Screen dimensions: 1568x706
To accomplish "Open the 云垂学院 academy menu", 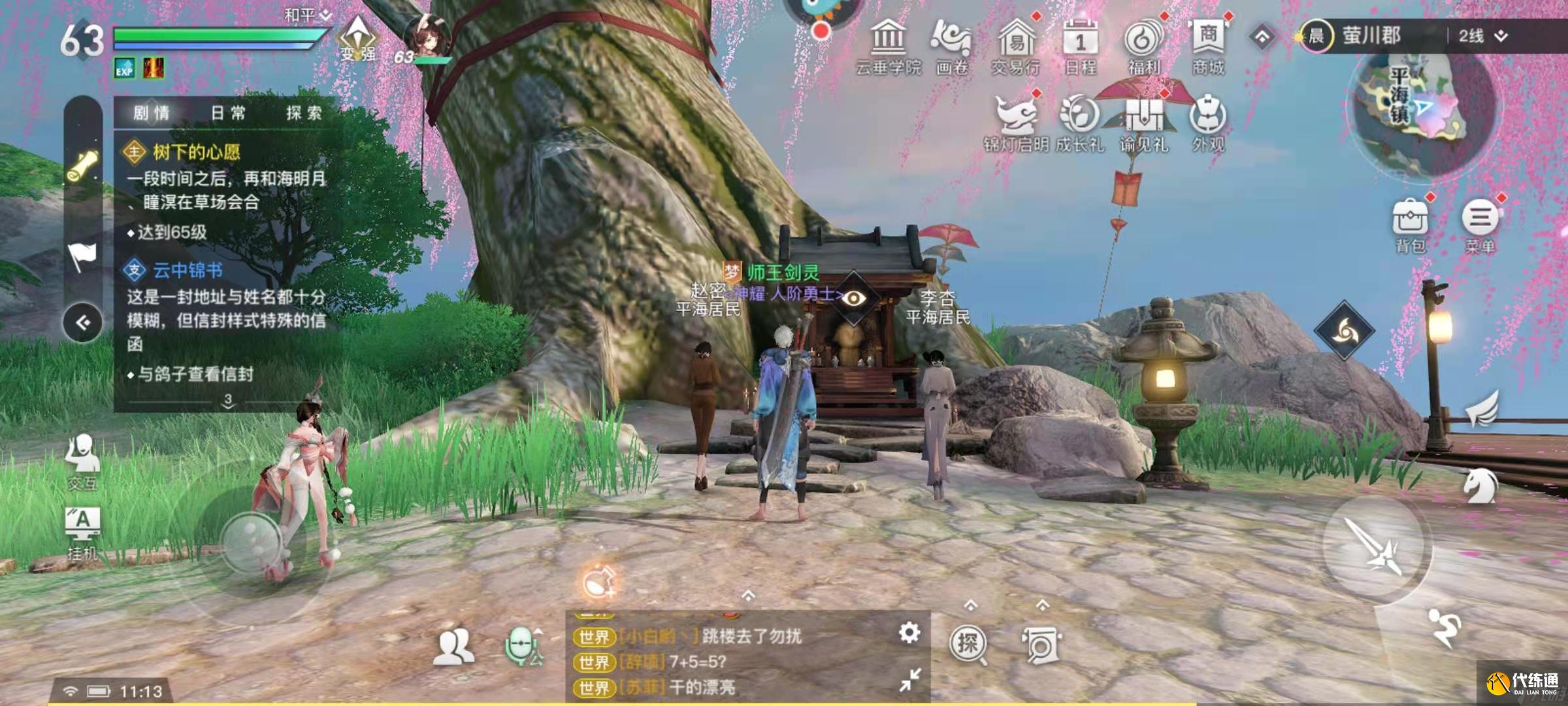I will pyautogui.click(x=889, y=46).
